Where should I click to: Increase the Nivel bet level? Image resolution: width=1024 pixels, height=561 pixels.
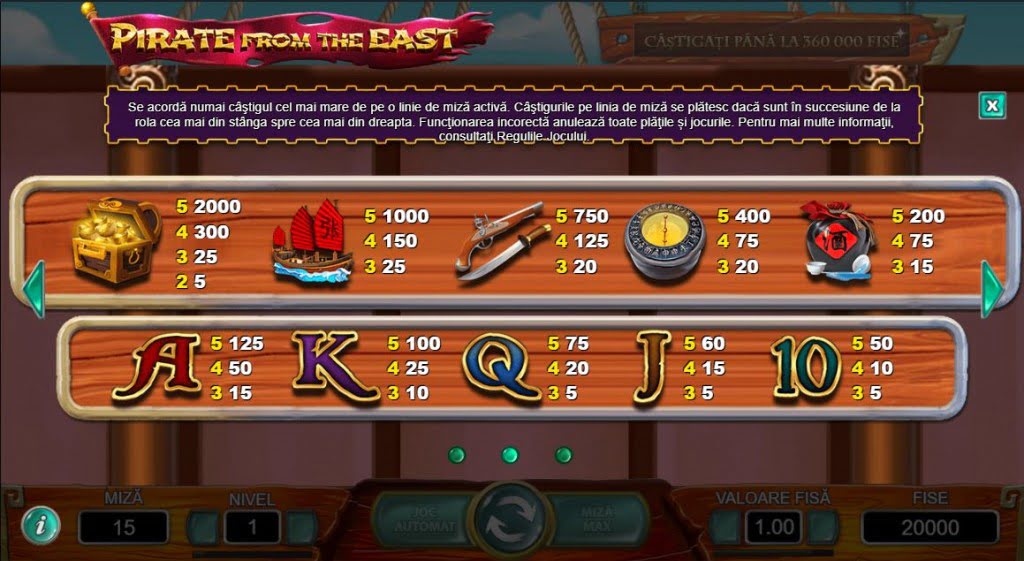(x=301, y=527)
